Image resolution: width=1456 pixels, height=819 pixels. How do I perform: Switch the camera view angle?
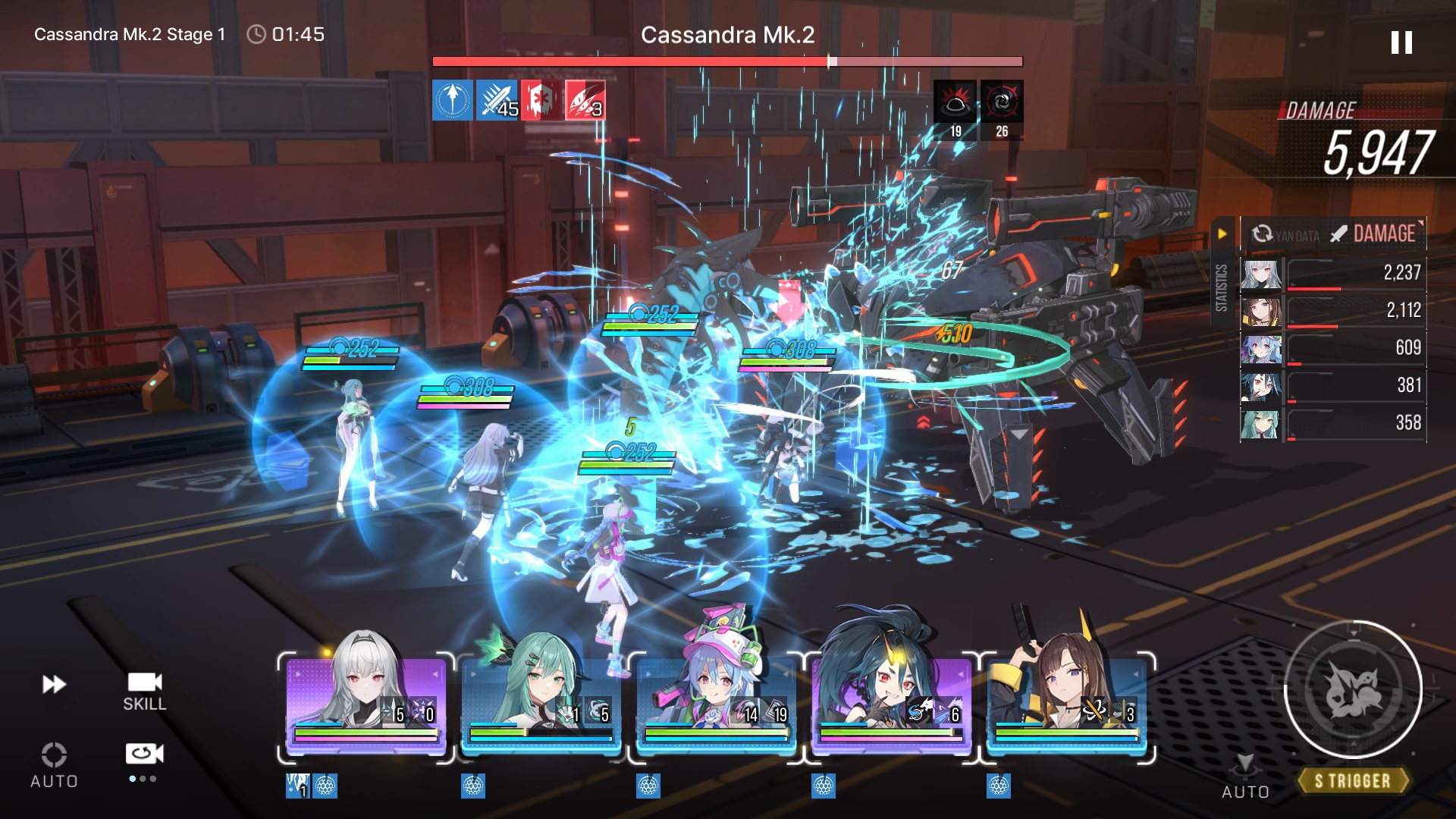click(x=144, y=755)
